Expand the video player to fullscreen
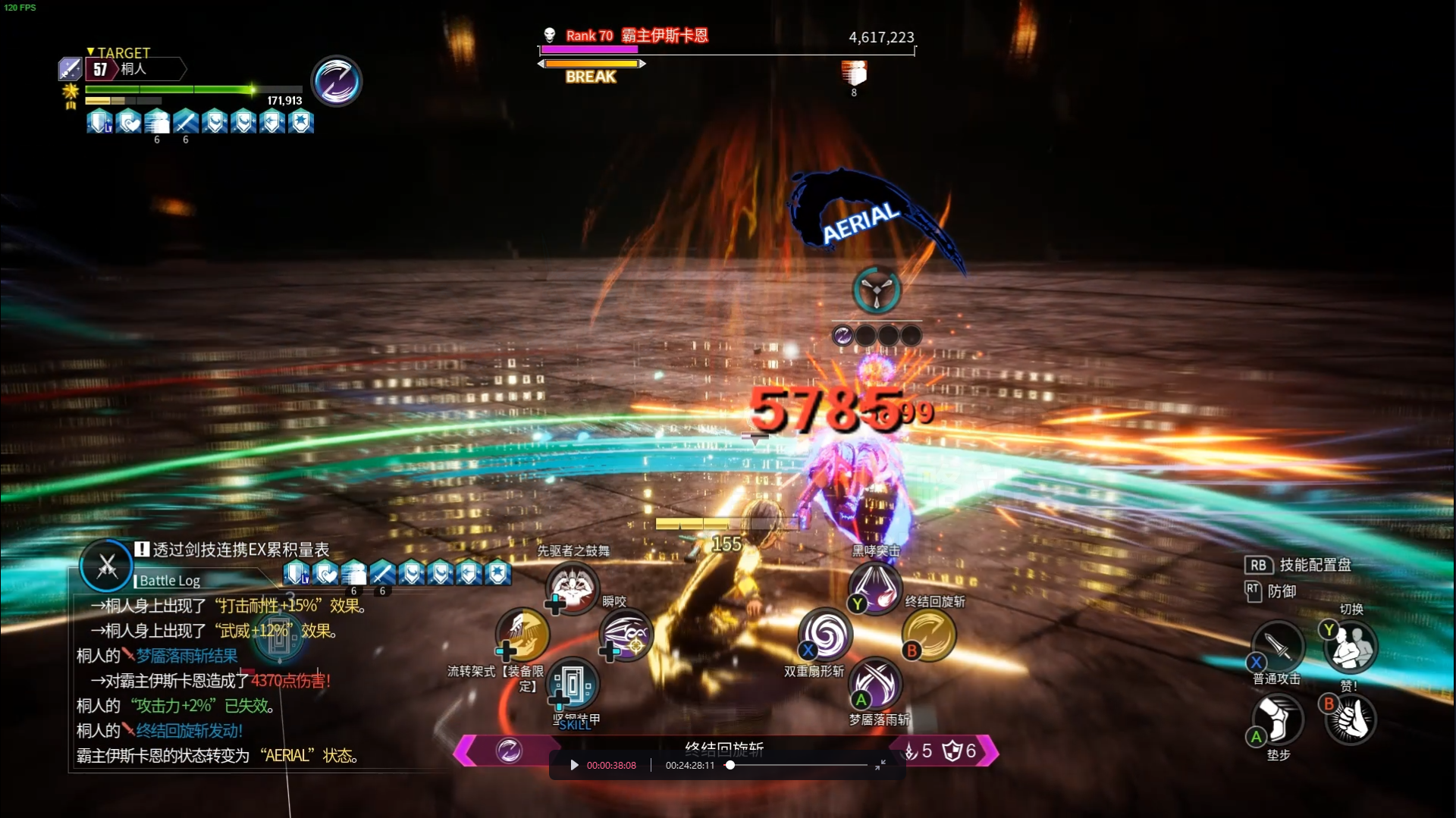1456x818 pixels. [x=880, y=766]
